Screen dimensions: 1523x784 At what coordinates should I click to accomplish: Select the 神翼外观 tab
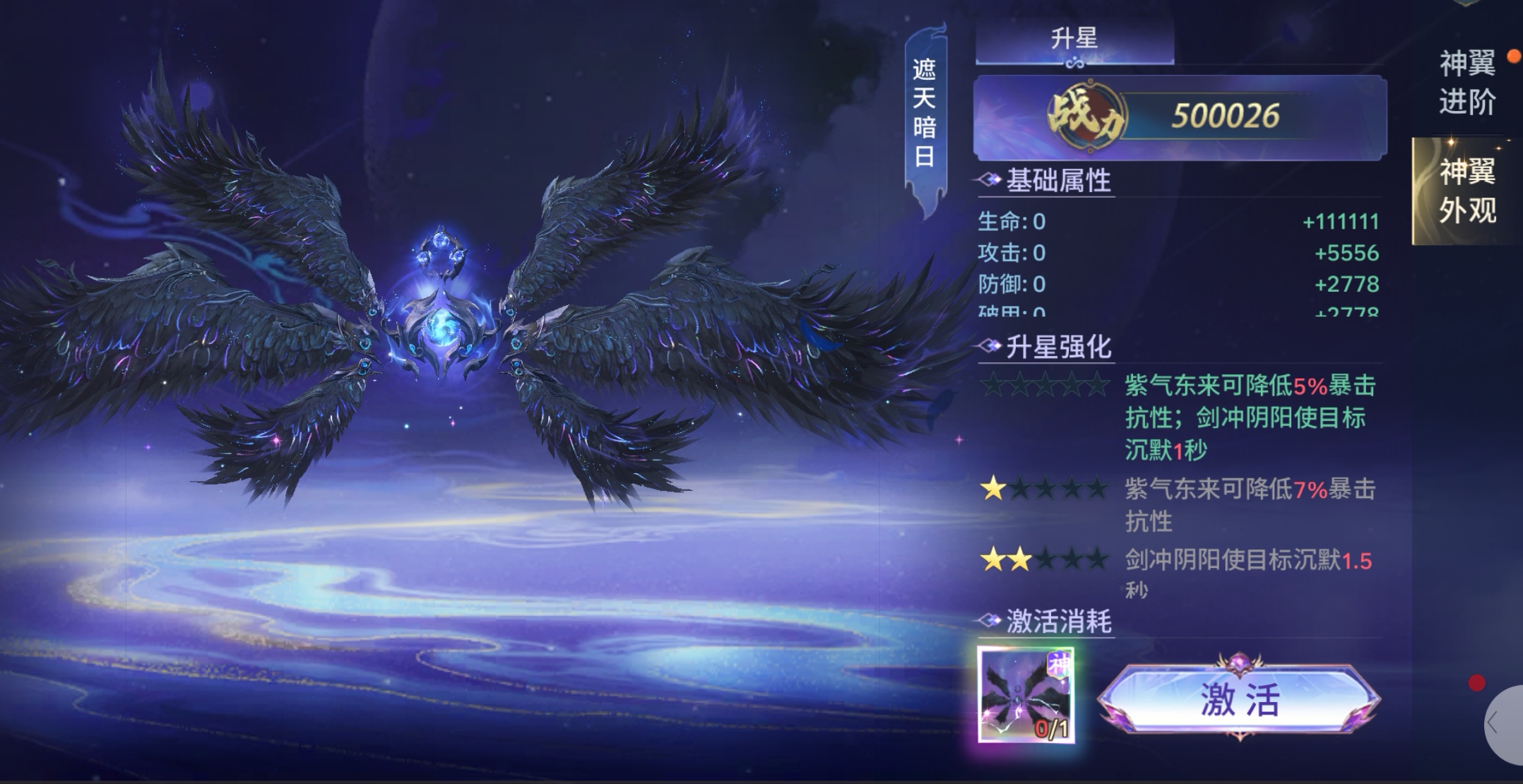coord(1467,191)
